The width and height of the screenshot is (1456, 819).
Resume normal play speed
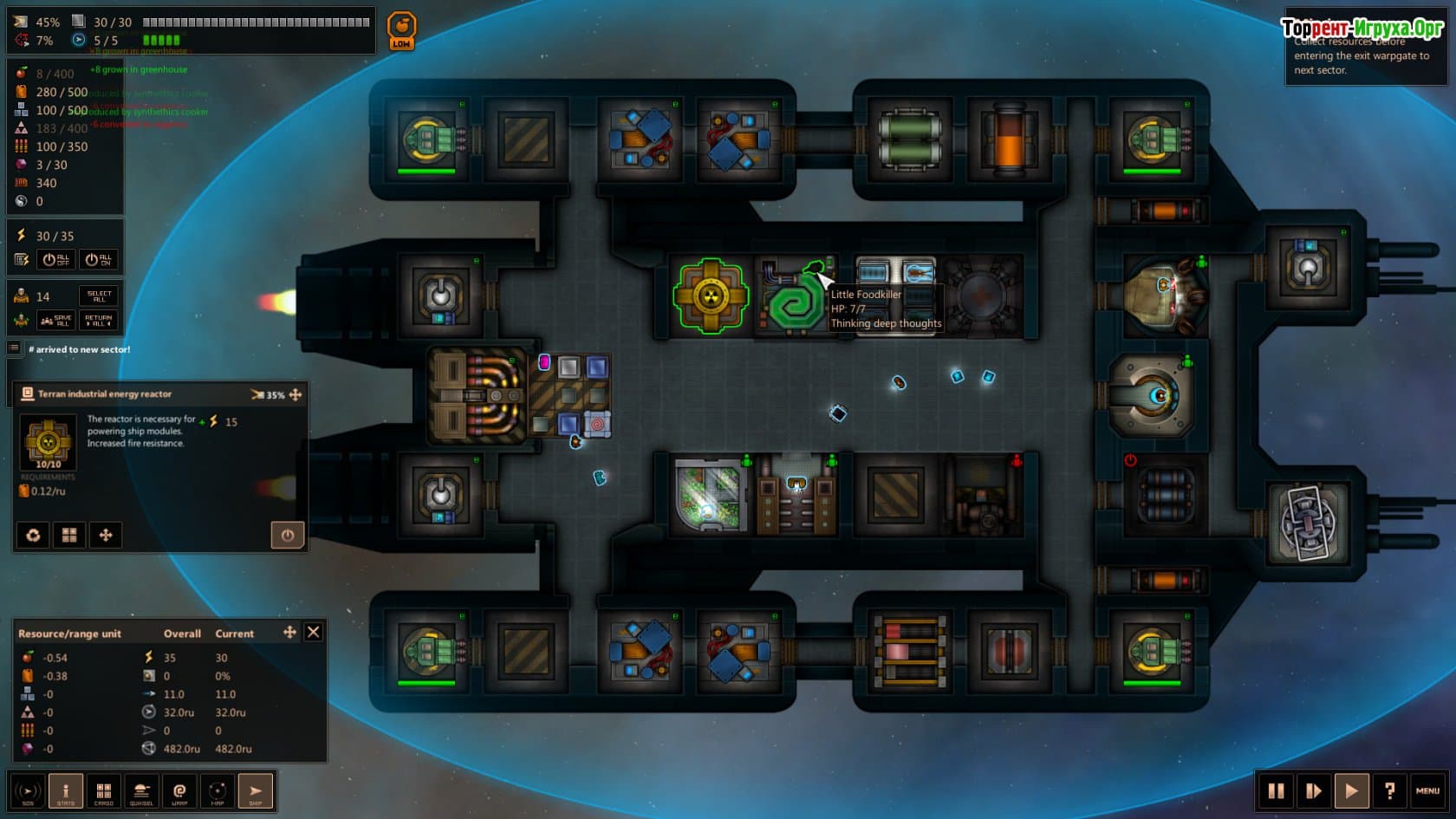click(x=1351, y=790)
